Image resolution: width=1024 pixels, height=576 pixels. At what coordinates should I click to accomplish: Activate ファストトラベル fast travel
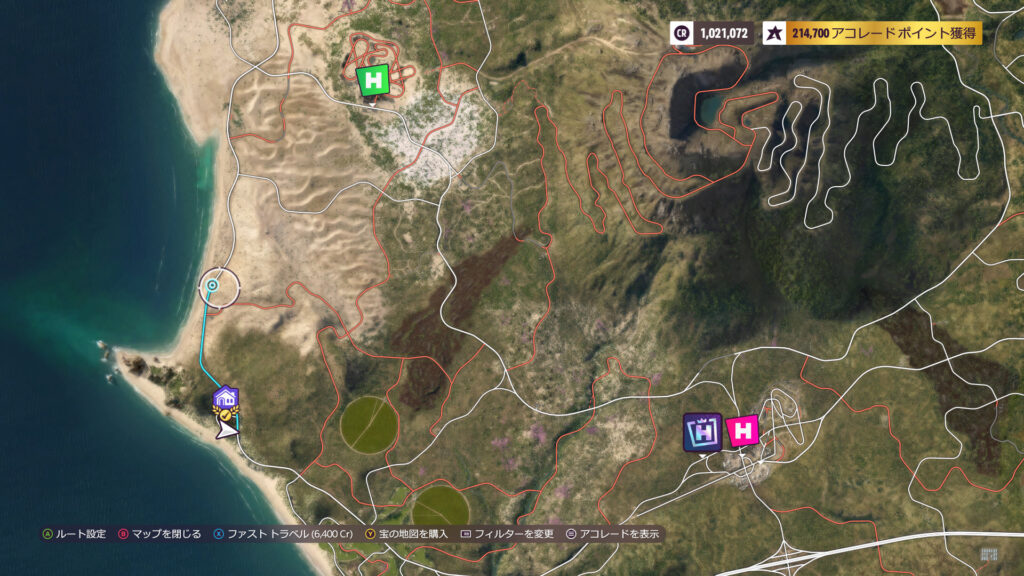click(284, 534)
